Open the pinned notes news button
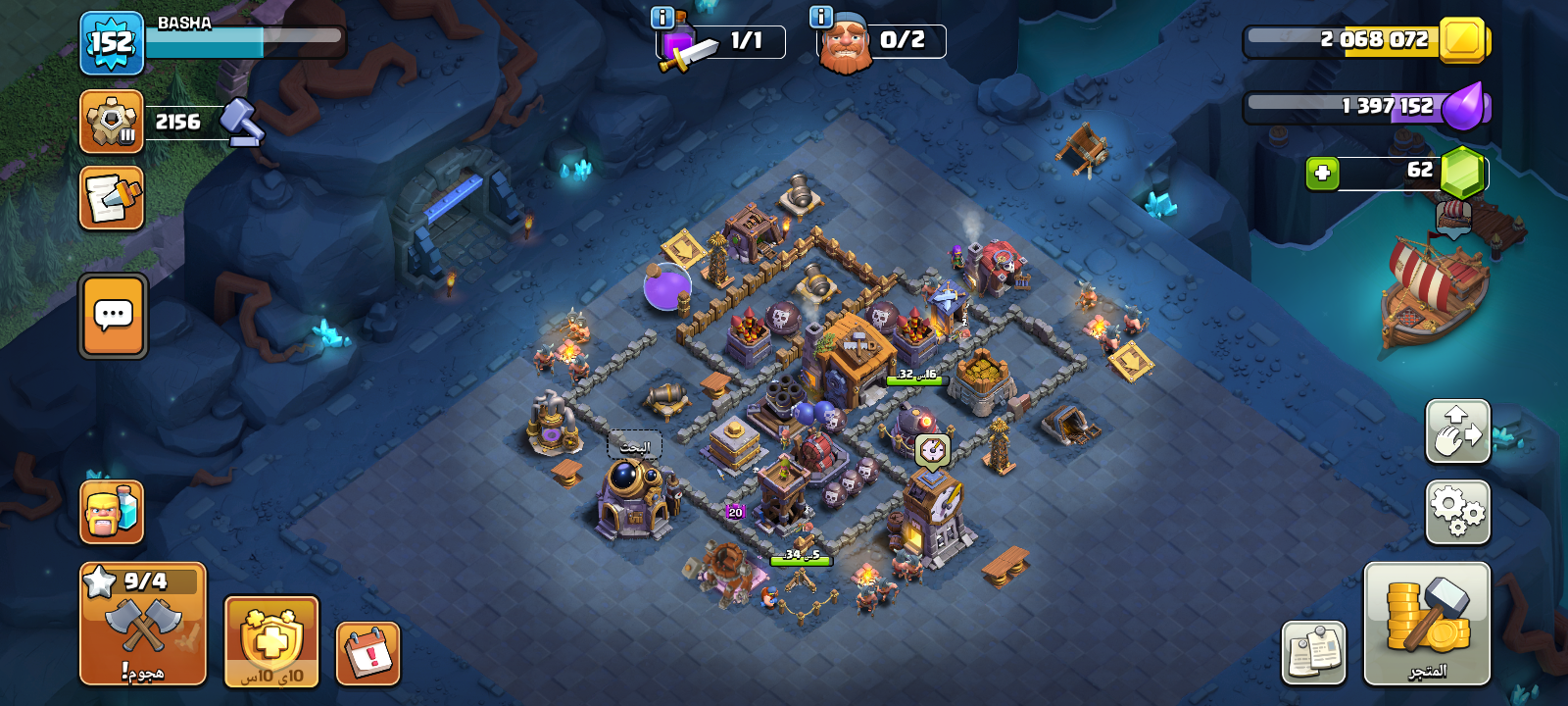The height and width of the screenshot is (706, 1568). 1313,653
